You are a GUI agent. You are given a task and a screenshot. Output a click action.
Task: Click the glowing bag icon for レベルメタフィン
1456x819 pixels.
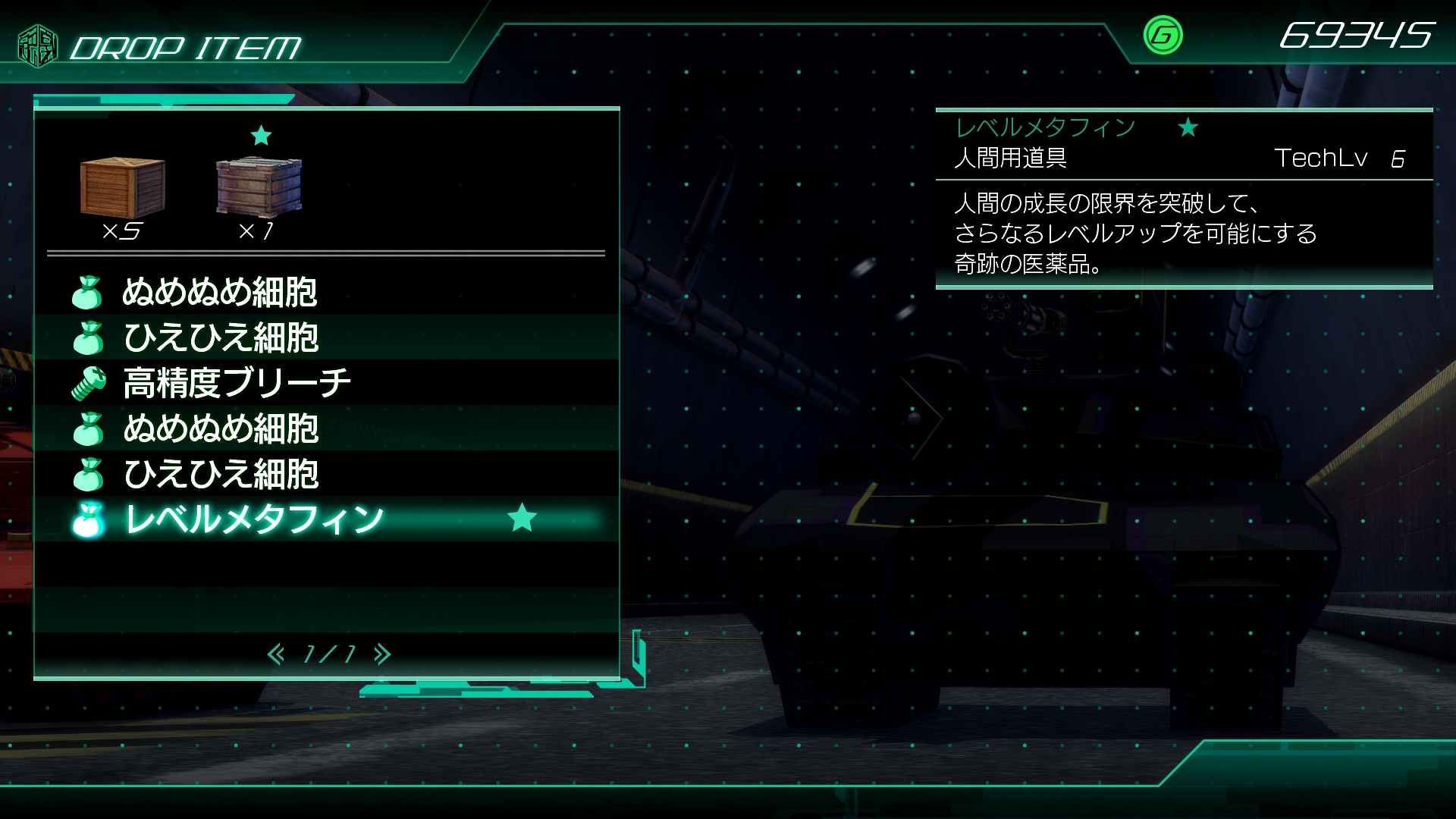click(x=89, y=519)
